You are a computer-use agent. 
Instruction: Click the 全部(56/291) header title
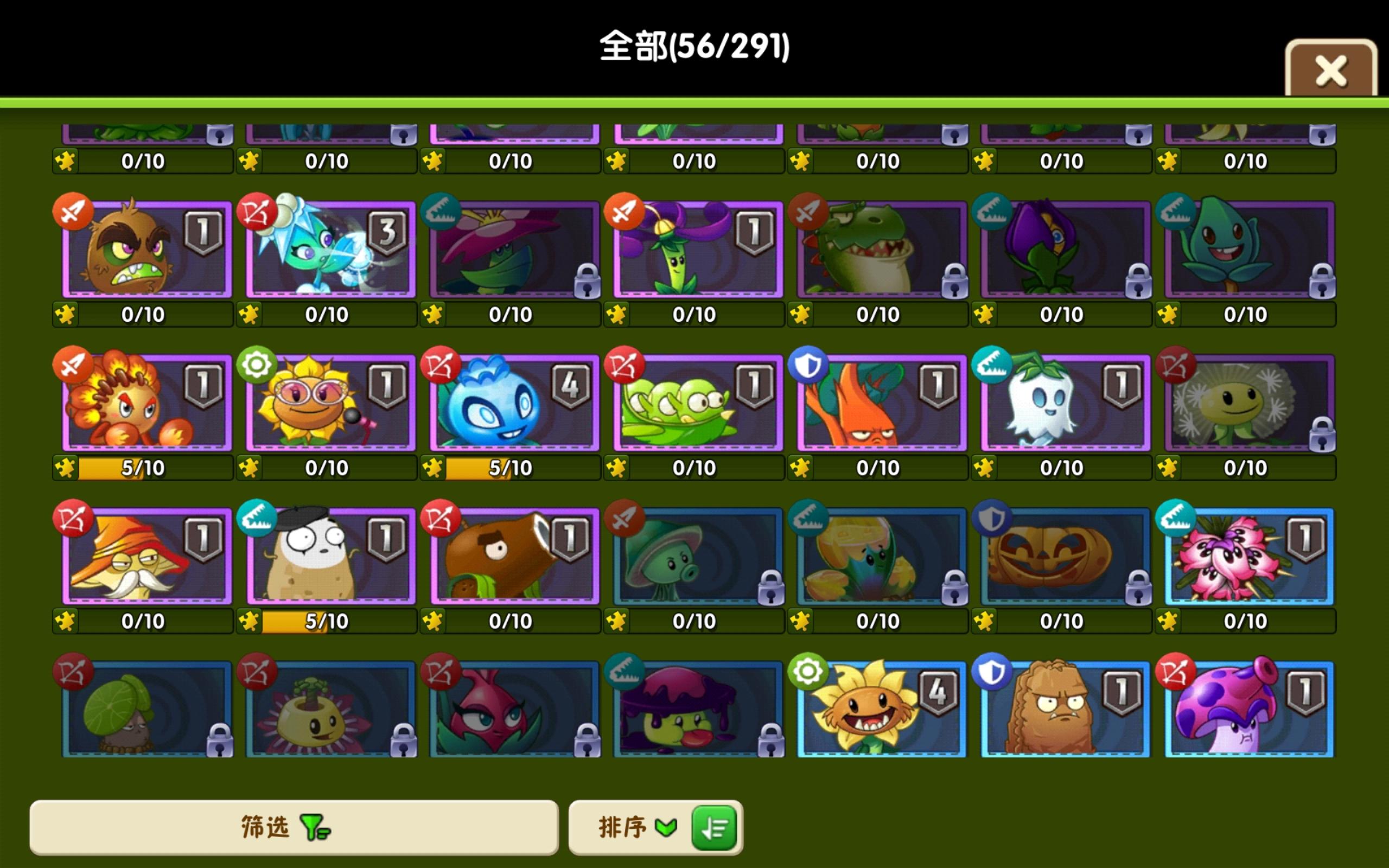tap(694, 46)
